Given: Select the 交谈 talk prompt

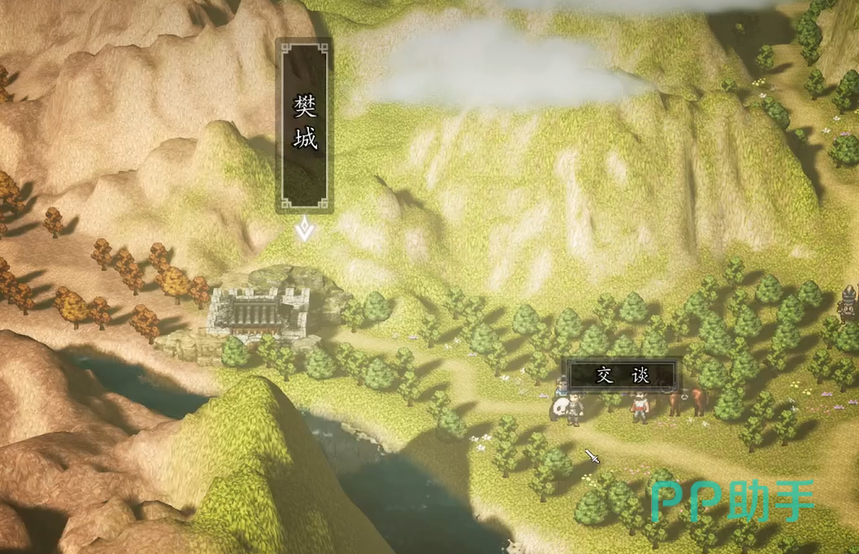Looking at the screenshot, I should [622, 376].
